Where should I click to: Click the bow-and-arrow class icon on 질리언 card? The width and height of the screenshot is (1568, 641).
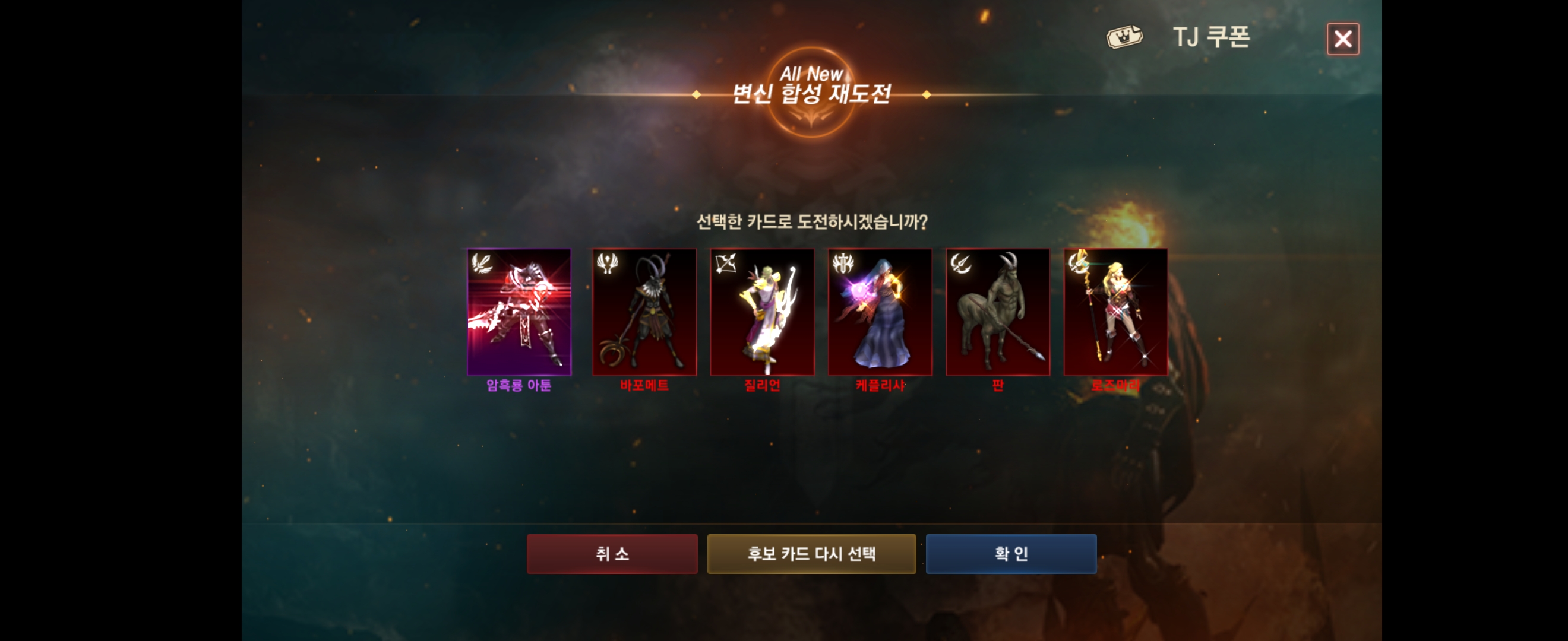point(725,265)
